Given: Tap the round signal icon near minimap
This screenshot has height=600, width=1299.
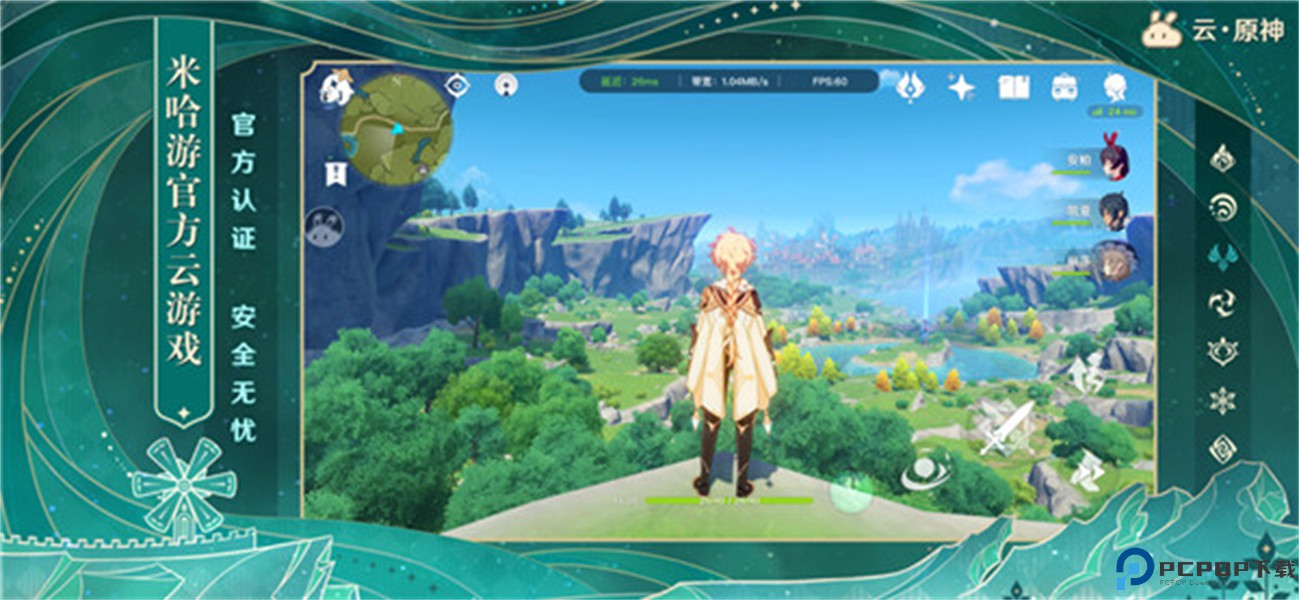Looking at the screenshot, I should (506, 85).
